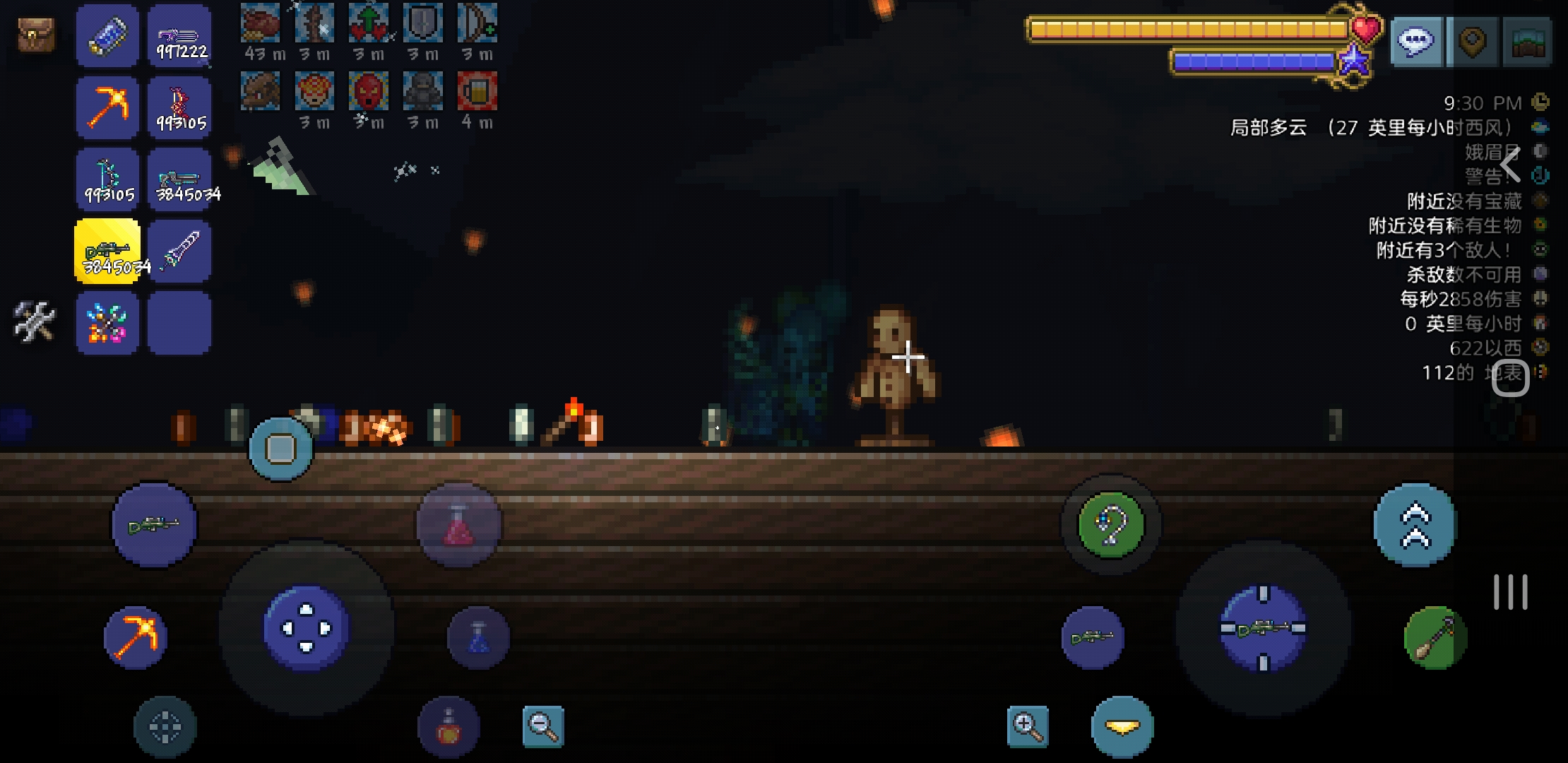Select the magic mirror phone slot
Image resolution: width=1568 pixels, height=763 pixels.
(x=107, y=36)
